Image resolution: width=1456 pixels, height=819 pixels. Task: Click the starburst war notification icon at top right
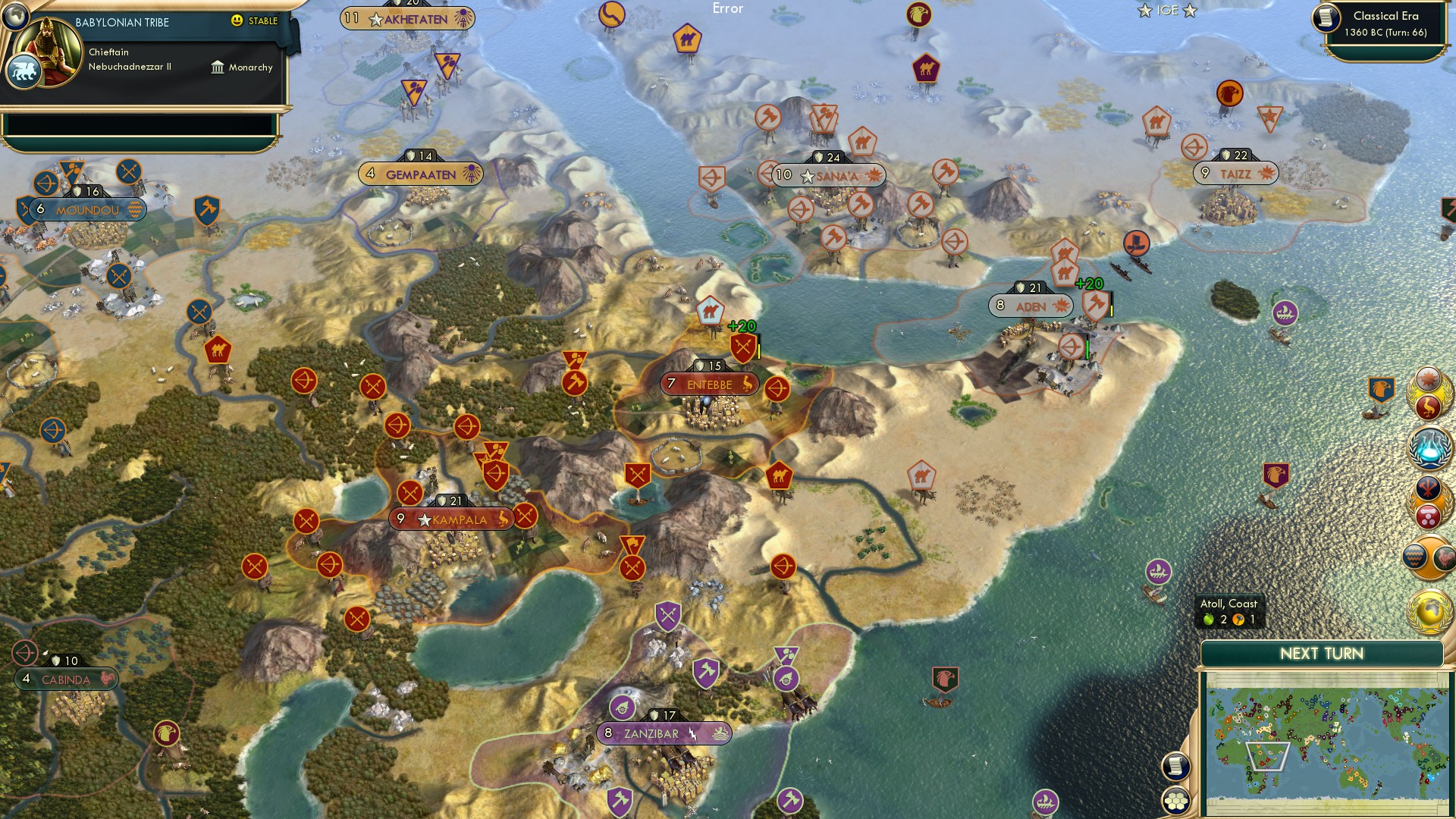click(1429, 378)
